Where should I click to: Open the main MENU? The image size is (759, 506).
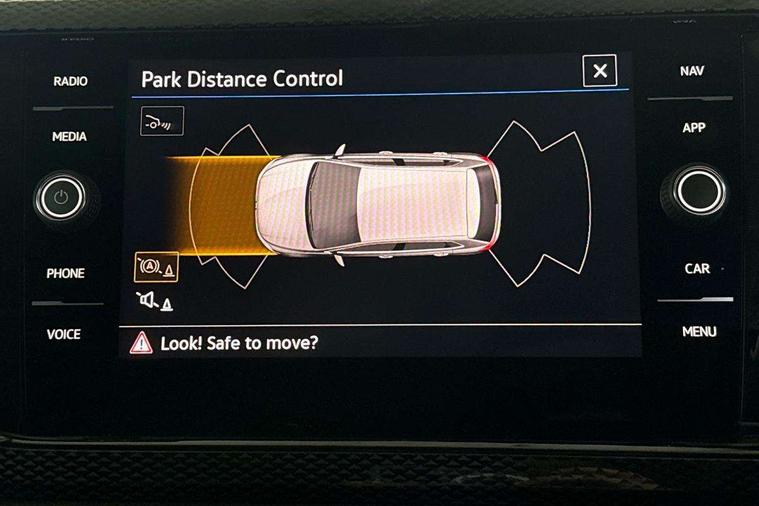pos(699,331)
